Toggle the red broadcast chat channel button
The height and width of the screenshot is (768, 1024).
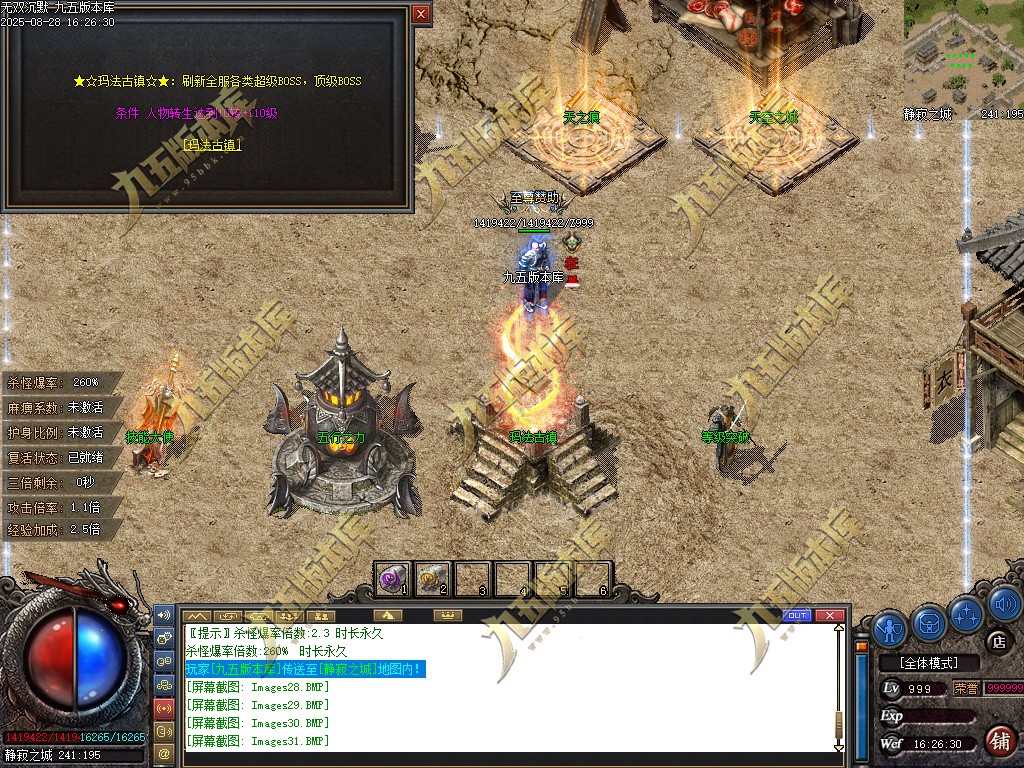(164, 707)
